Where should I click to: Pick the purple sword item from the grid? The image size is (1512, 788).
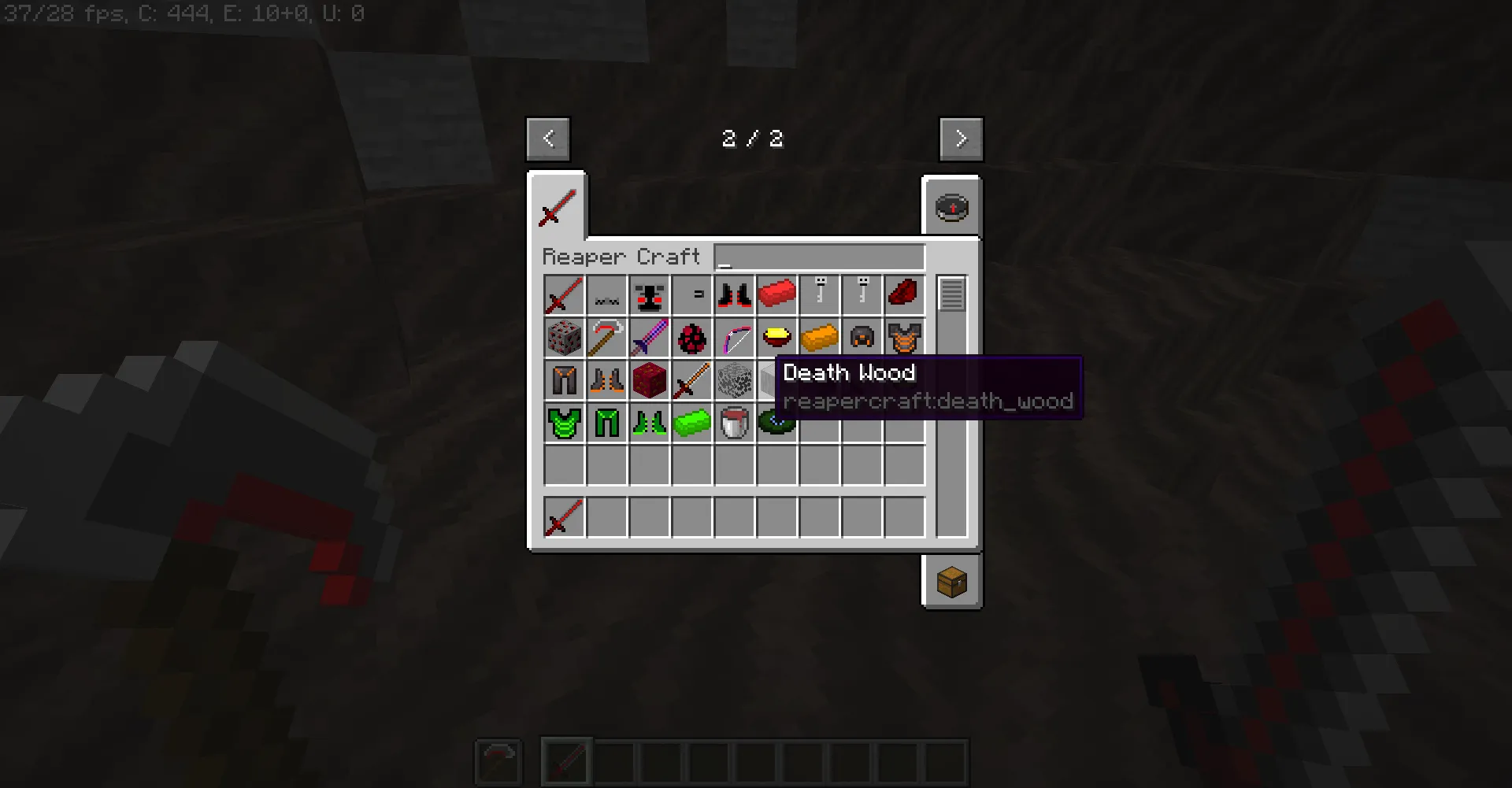[x=649, y=338]
